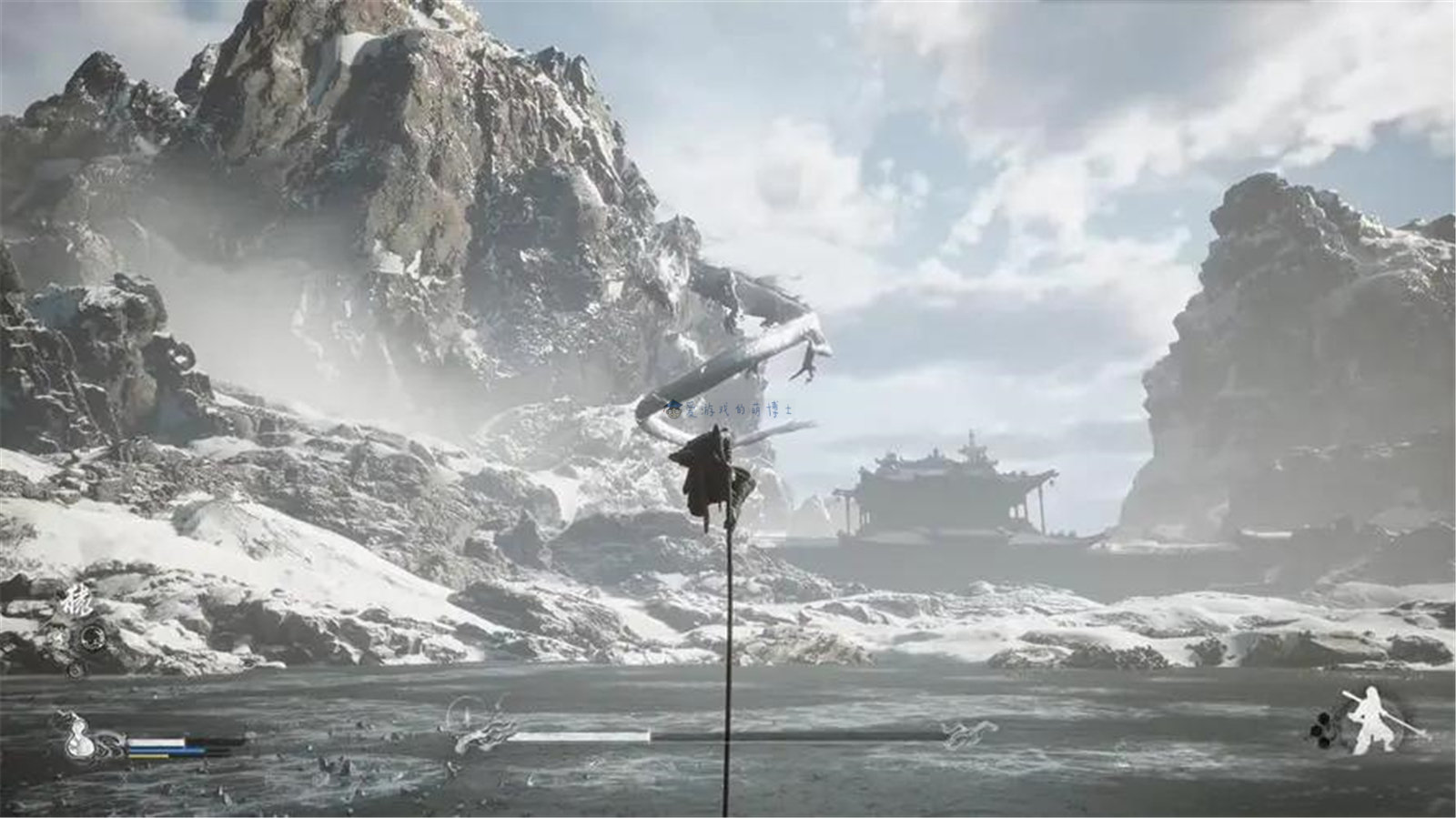Click the small relic icon under the stance meter
Image resolution: width=1456 pixels, height=818 pixels.
(76, 671)
